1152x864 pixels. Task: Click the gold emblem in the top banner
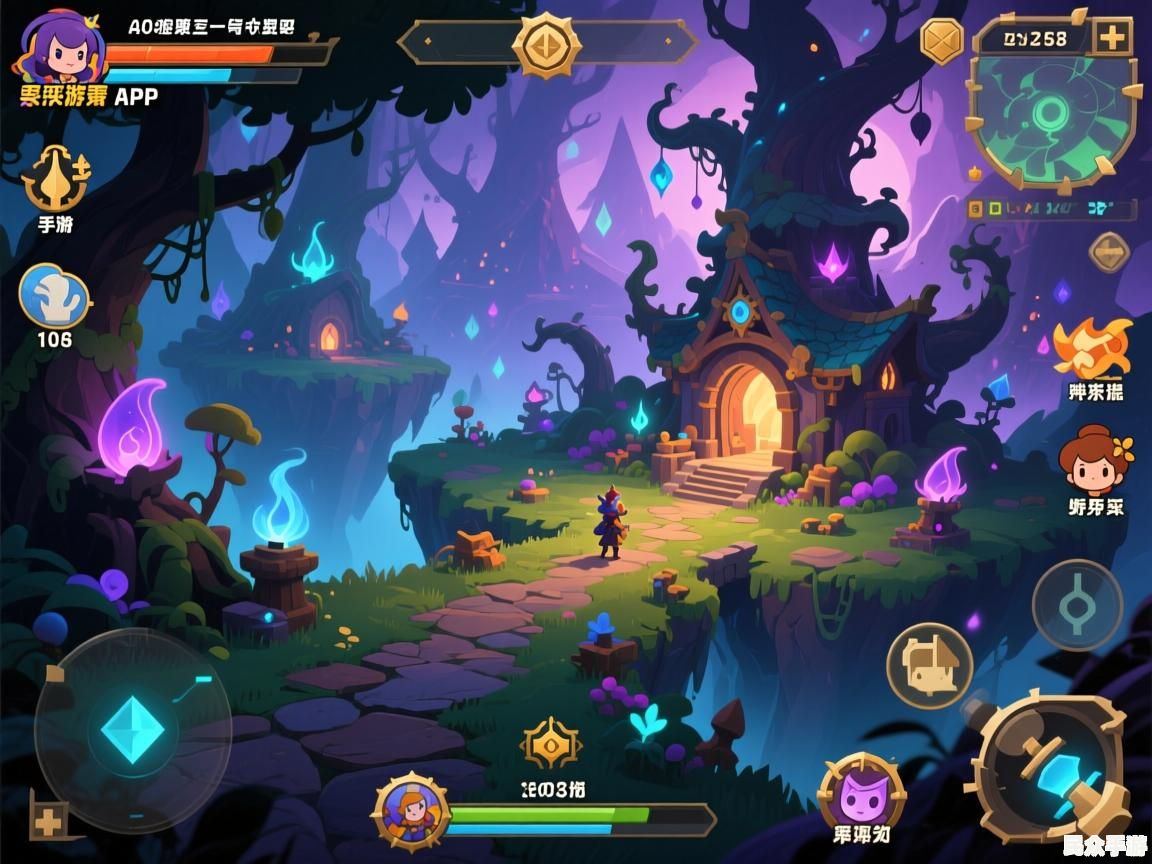pos(547,44)
